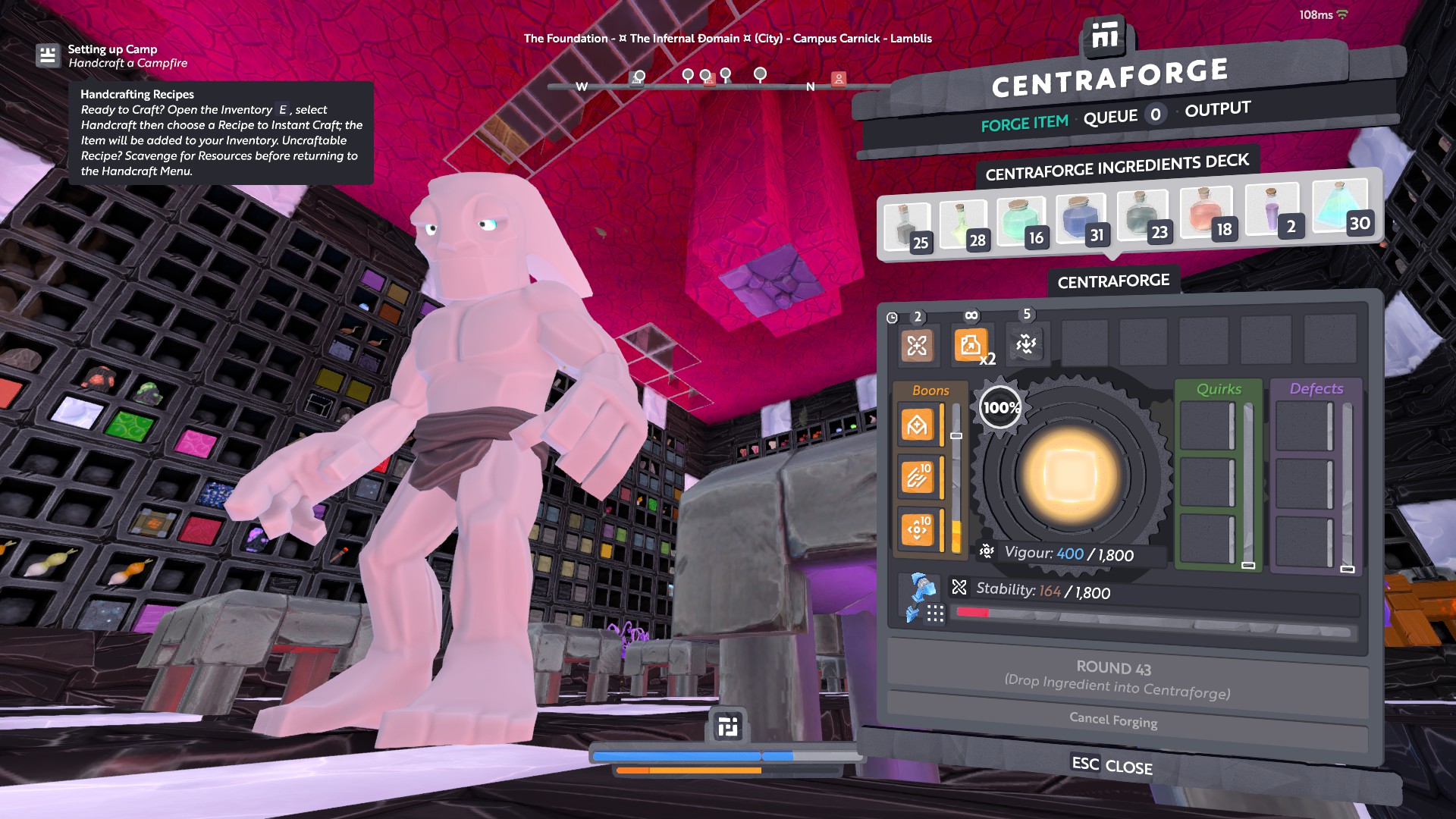Image resolution: width=1456 pixels, height=819 pixels.
Task: Show the Output tab
Action: pyautogui.click(x=1217, y=109)
